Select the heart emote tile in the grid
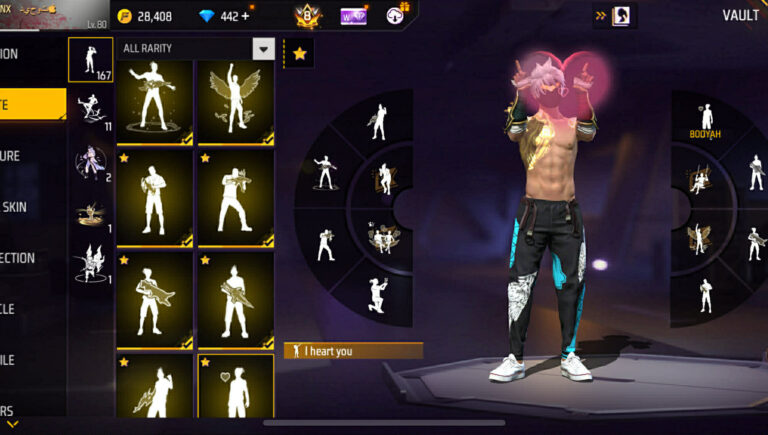 (x=236, y=390)
